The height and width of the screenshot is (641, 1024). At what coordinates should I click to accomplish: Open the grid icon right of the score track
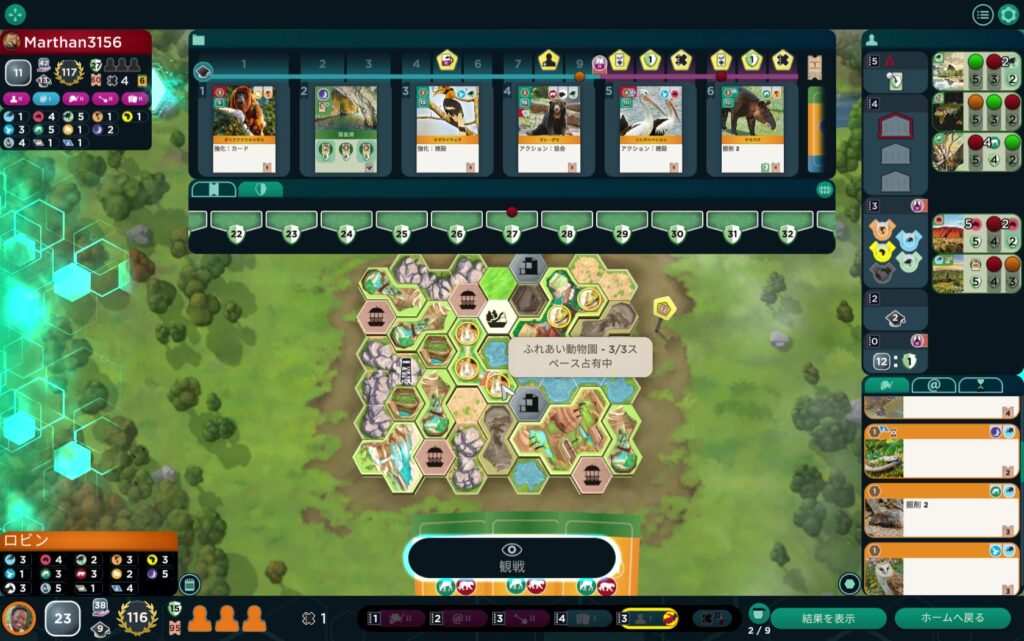coord(825,189)
